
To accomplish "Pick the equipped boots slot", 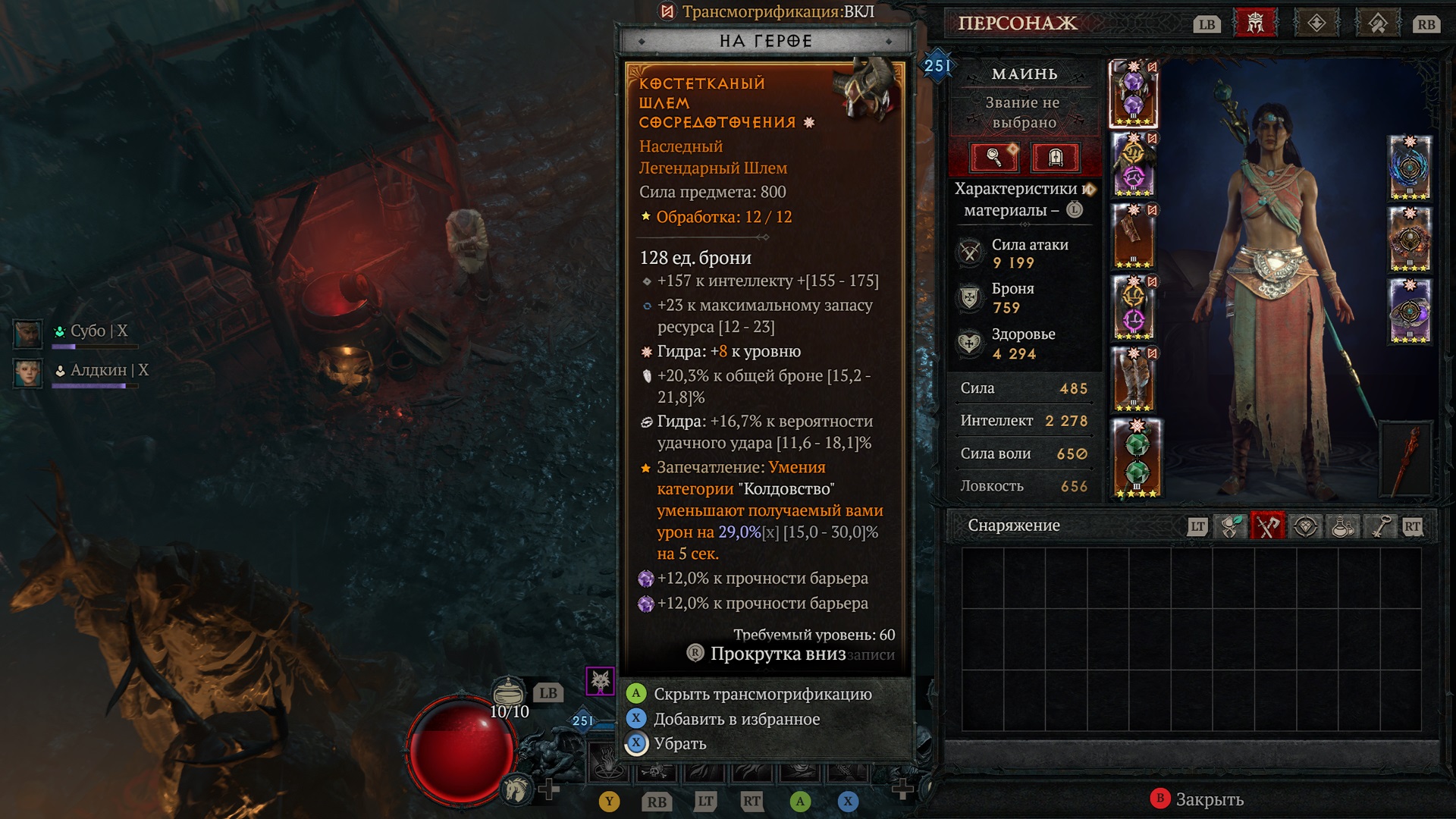I will [1133, 379].
